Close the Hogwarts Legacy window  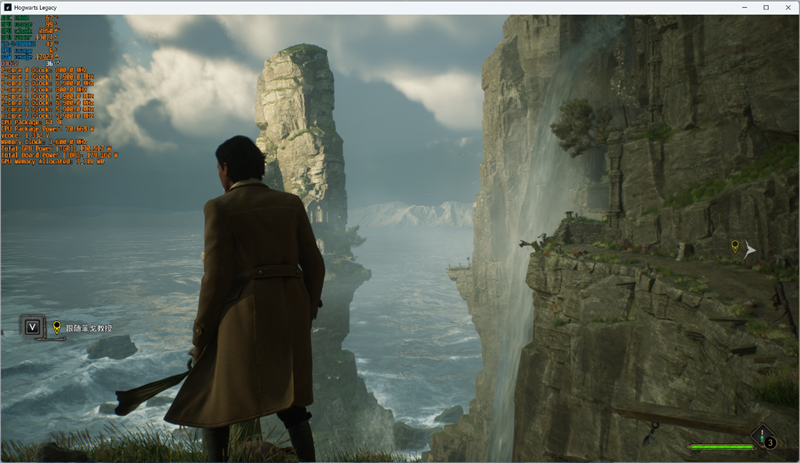[x=787, y=7]
